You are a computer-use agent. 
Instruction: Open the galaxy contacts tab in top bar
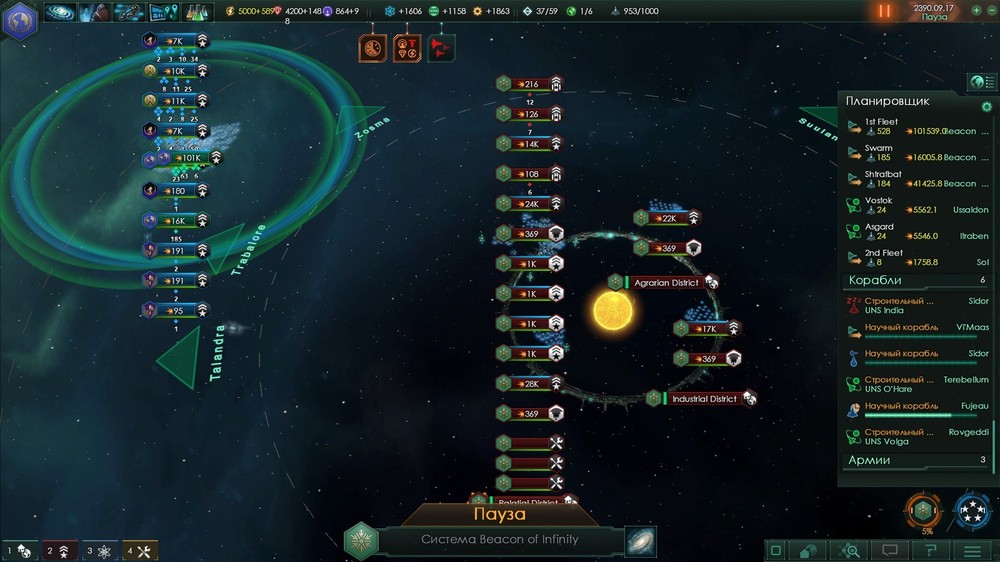pos(61,12)
